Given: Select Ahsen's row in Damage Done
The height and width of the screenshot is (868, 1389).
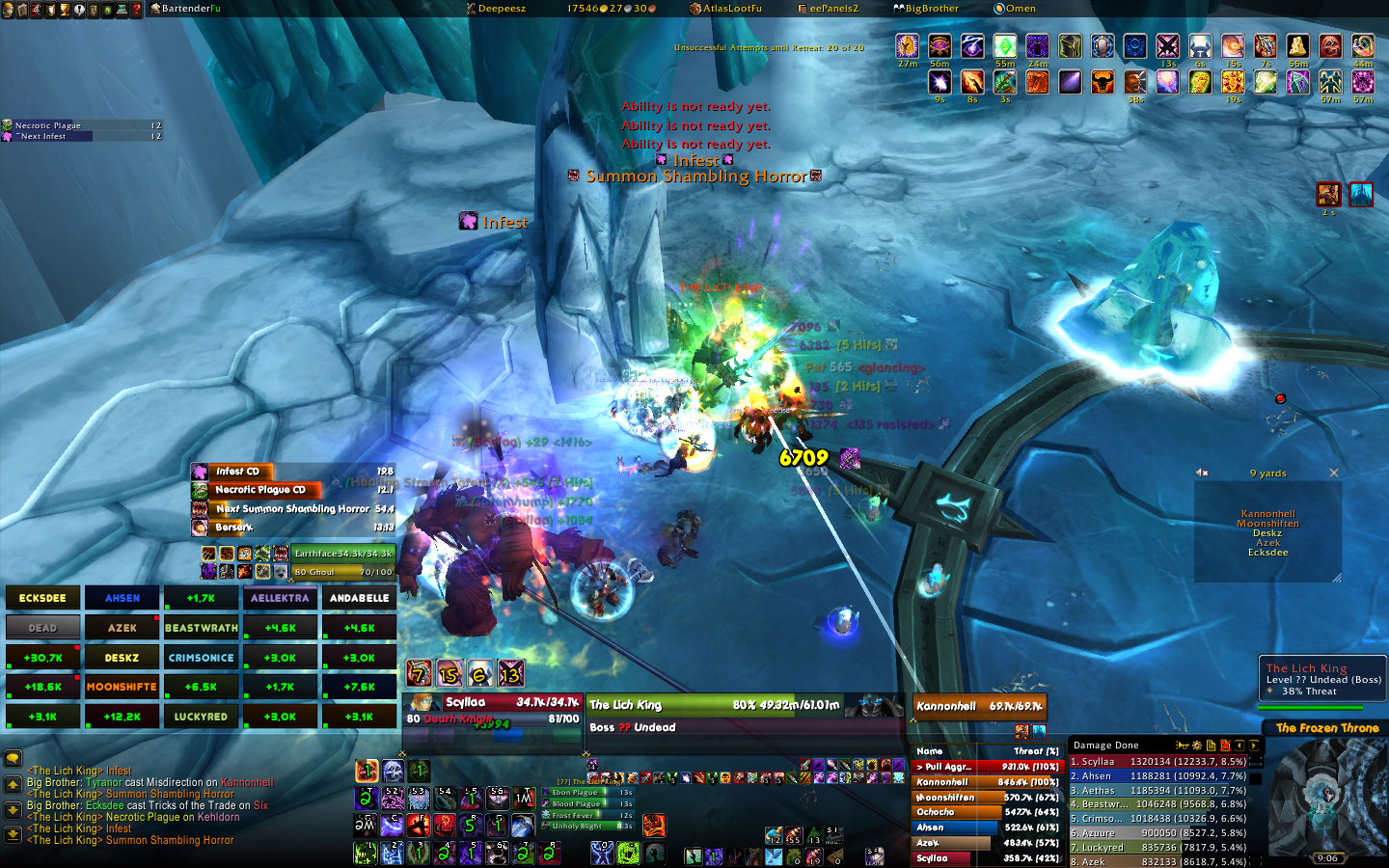Looking at the screenshot, I should (x=1157, y=775).
